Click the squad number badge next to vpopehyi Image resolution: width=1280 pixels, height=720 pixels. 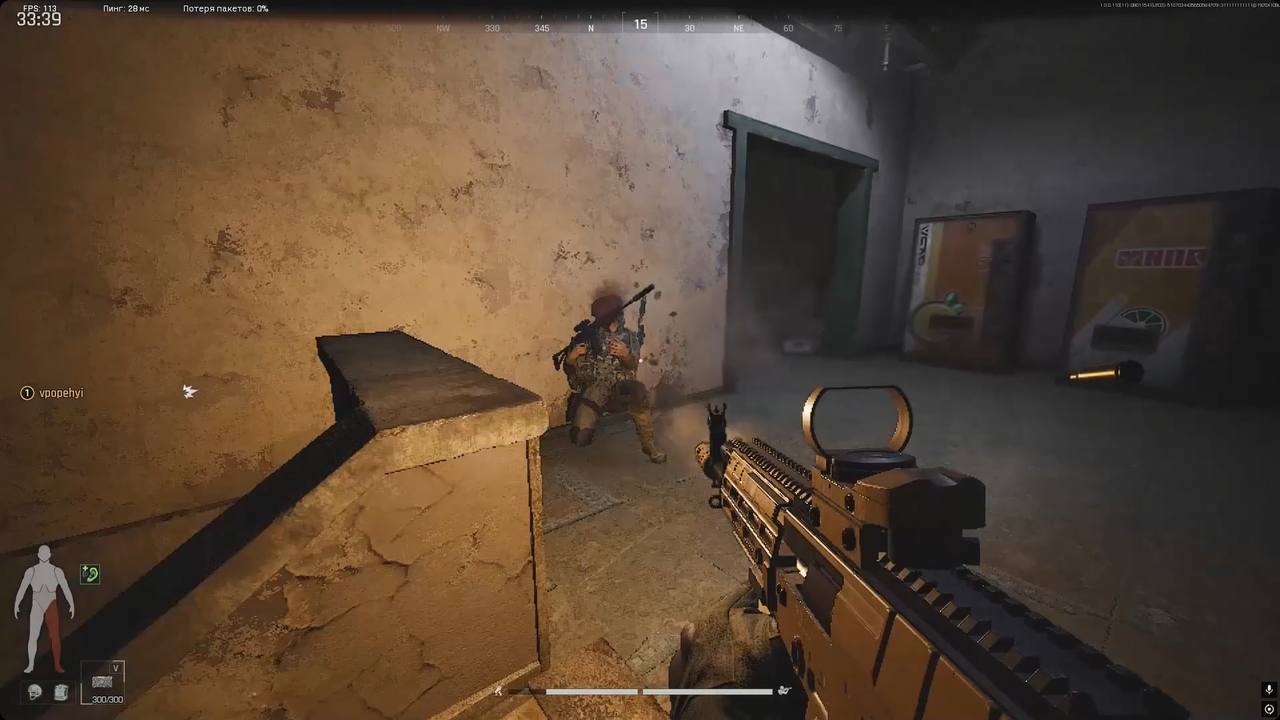[x=26, y=393]
